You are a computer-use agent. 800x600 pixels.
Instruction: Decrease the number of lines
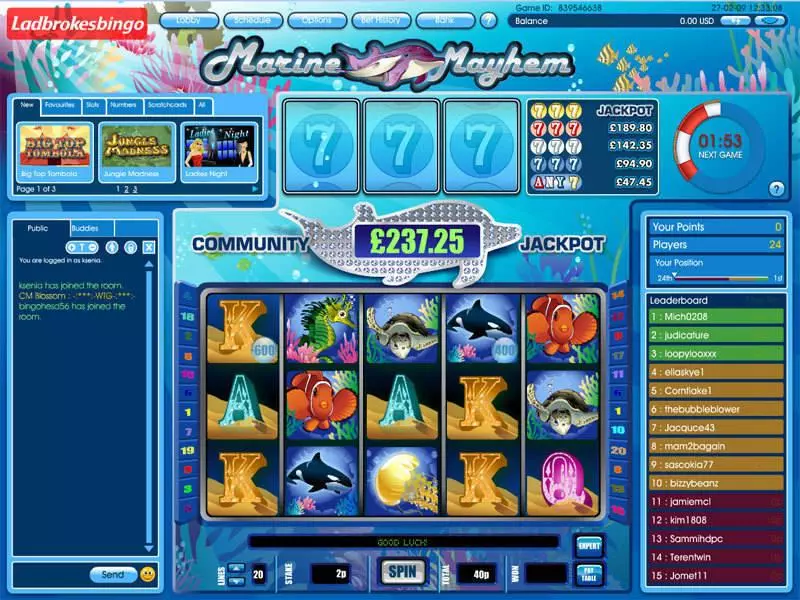pyautogui.click(x=236, y=580)
